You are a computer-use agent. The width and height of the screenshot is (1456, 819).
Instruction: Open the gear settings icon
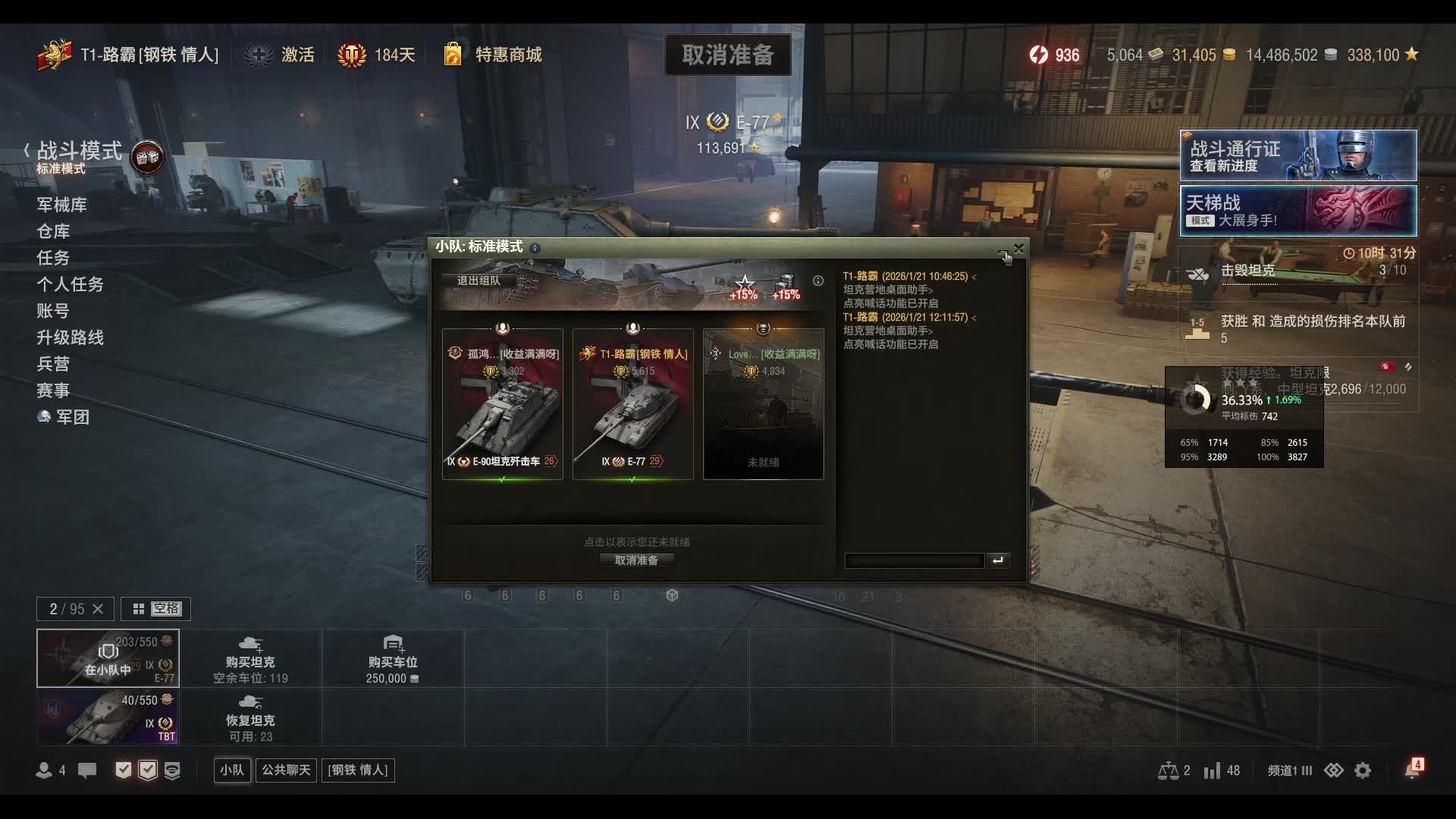click(x=1363, y=770)
